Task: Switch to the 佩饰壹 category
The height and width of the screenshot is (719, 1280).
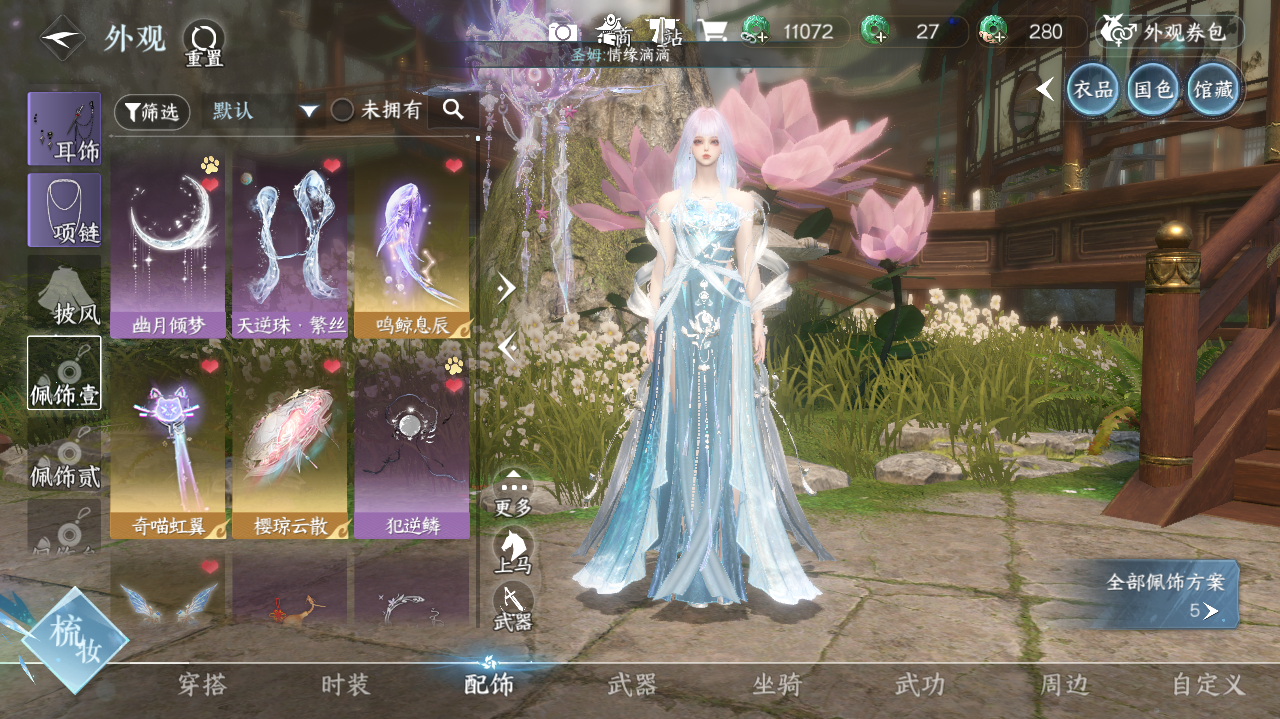Action: [64, 372]
